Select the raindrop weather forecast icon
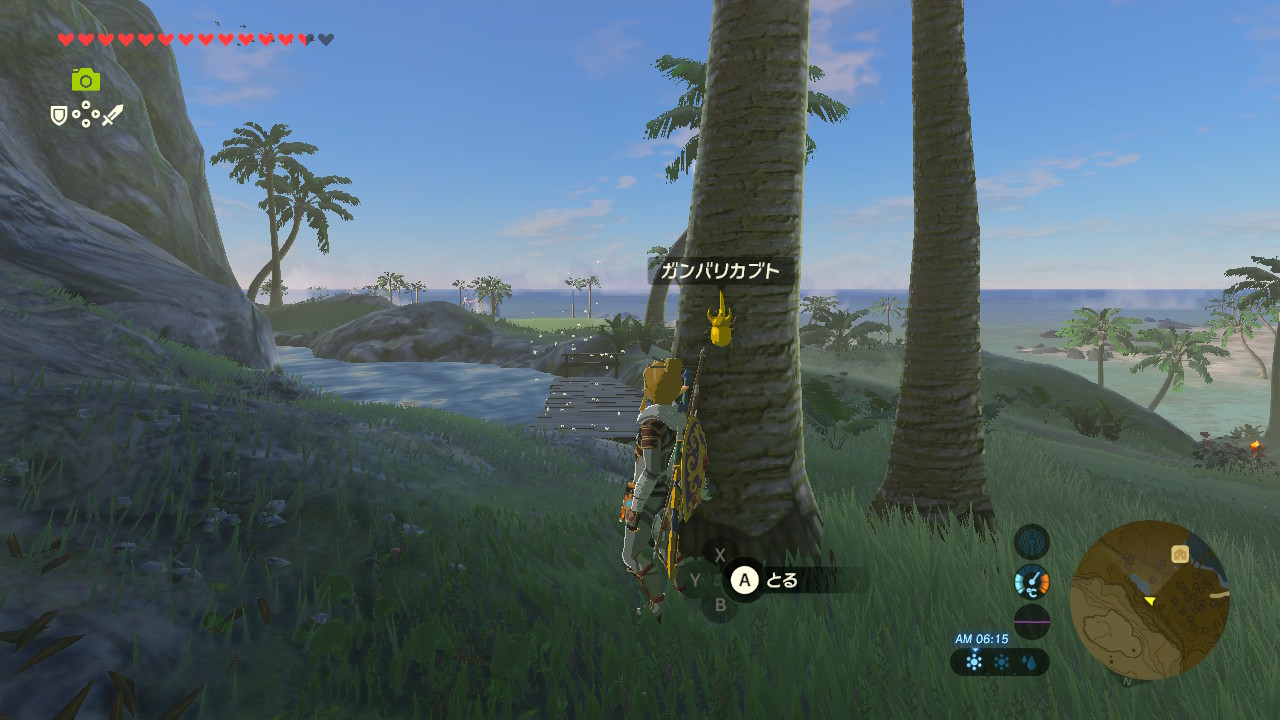Viewport: 1280px width, 720px height. pos(1027,662)
